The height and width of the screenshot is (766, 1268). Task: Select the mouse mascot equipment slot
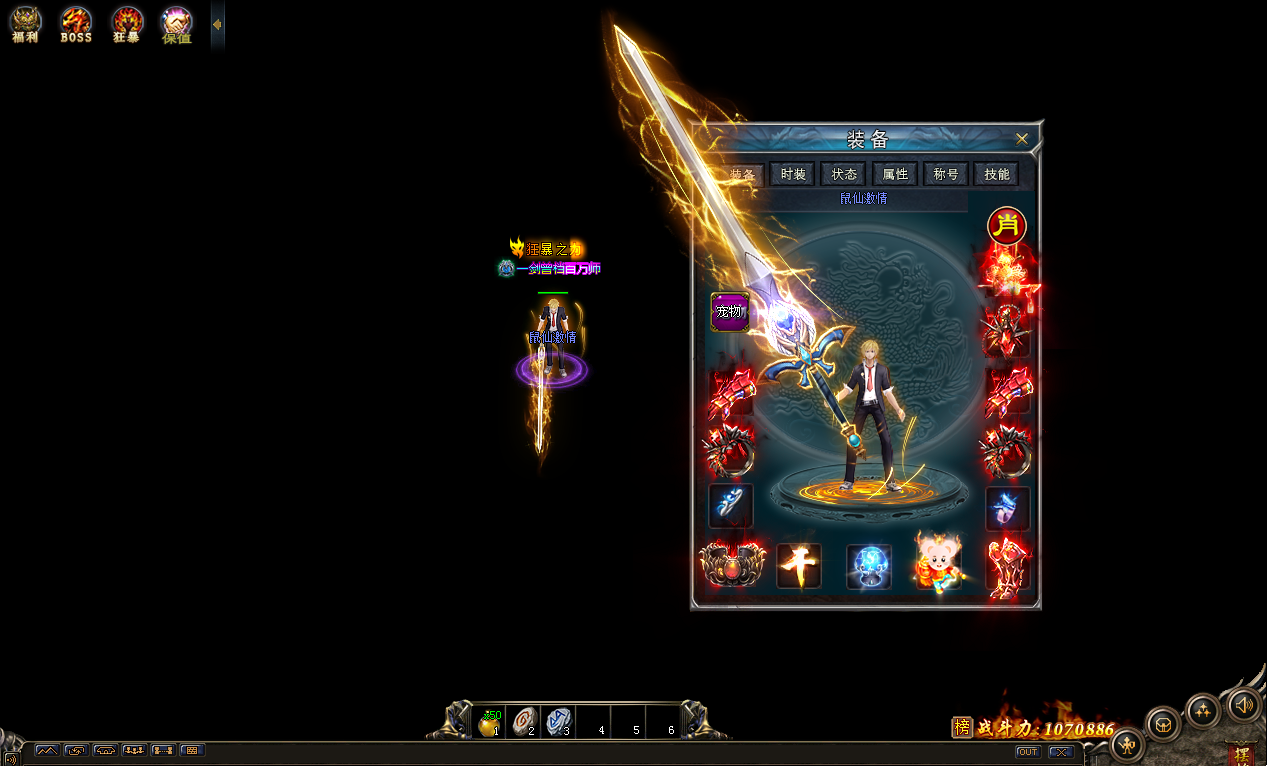point(938,565)
